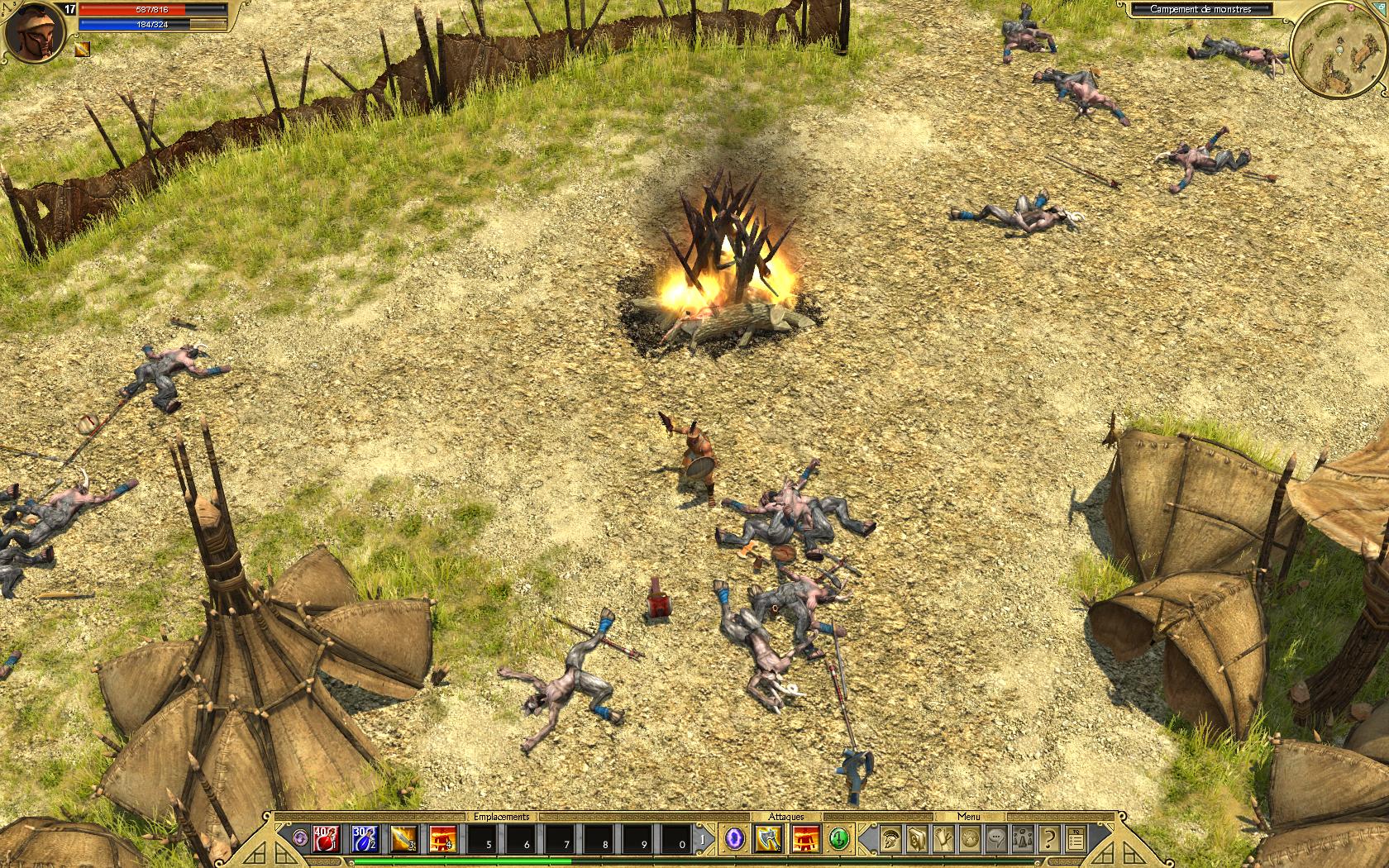Activate the glowing sword skill in slot 3

point(403,839)
